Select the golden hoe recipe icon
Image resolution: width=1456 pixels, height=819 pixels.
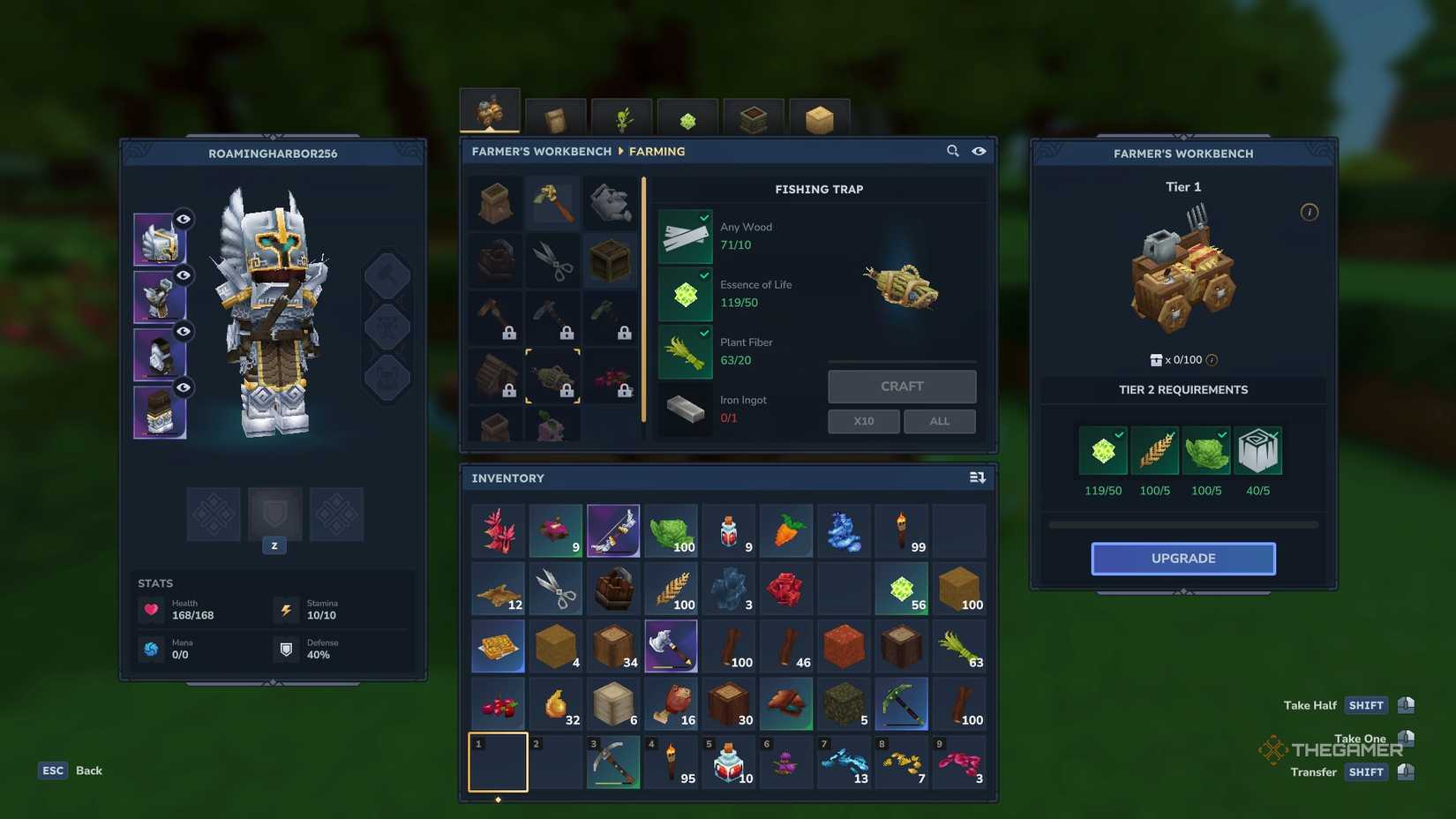pyautogui.click(x=553, y=202)
